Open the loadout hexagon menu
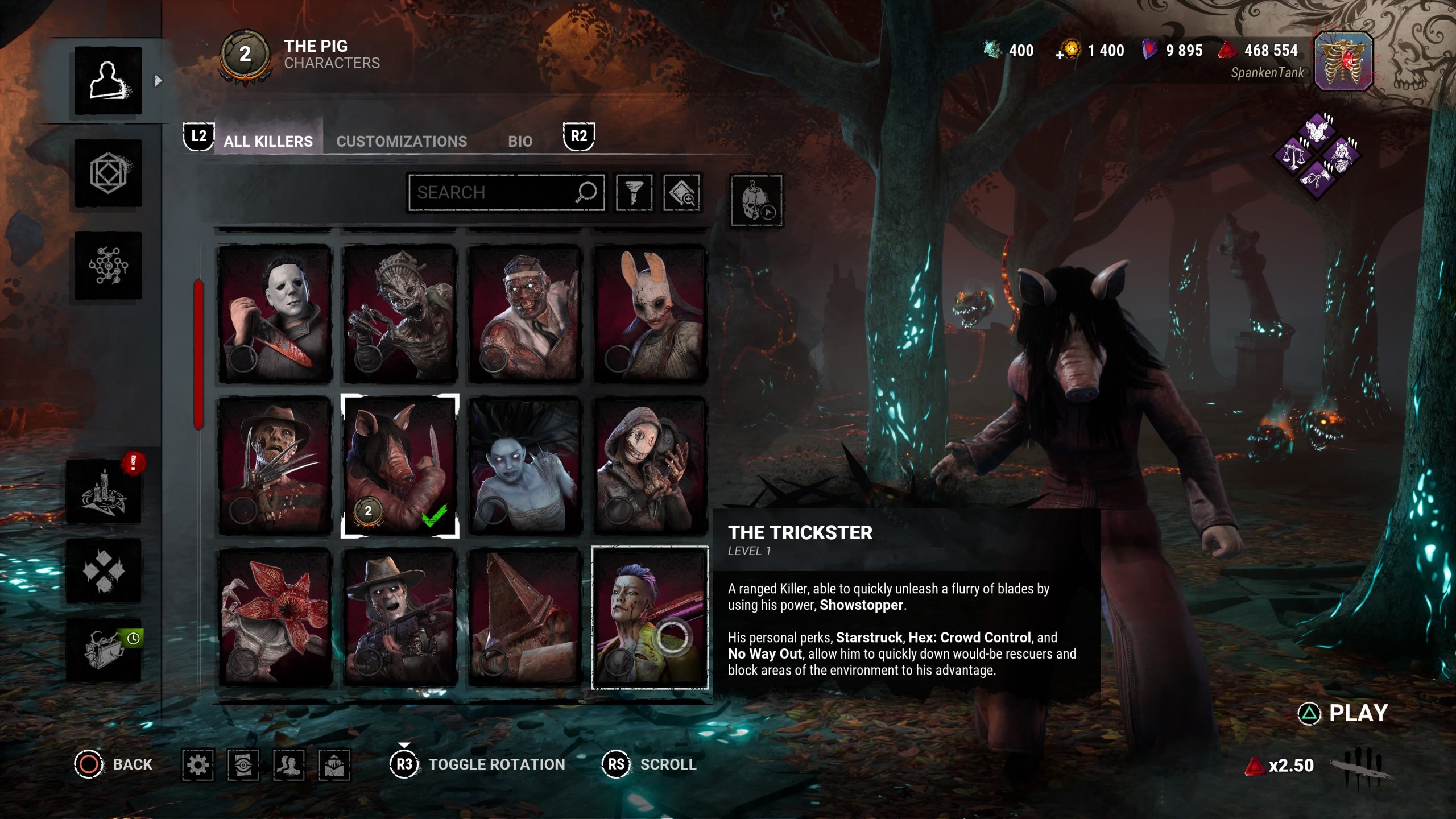Viewport: 1456px width, 819px height. pos(108,173)
